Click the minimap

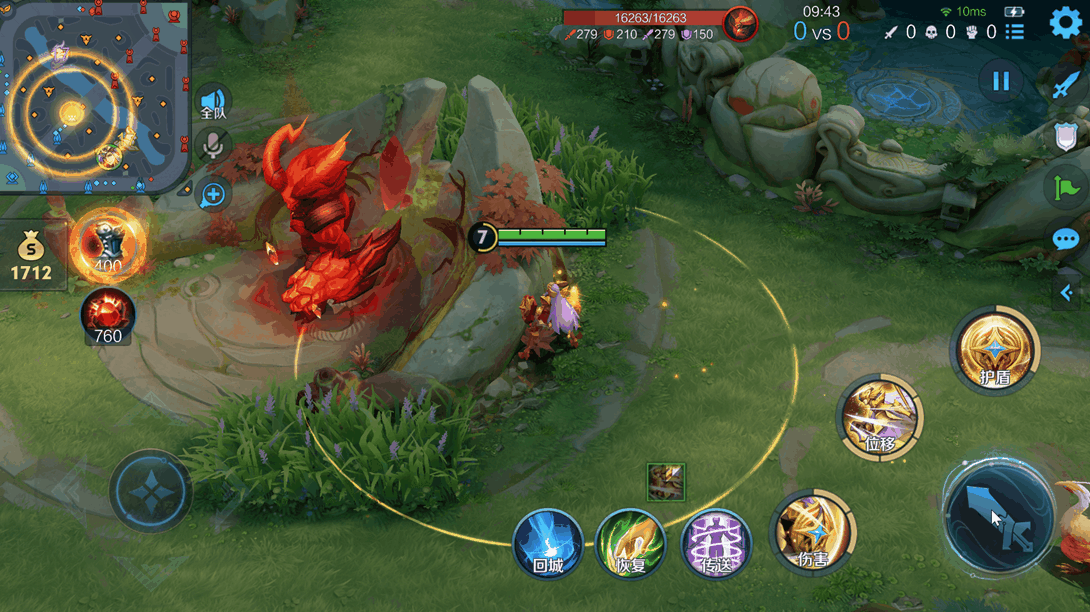coord(94,97)
